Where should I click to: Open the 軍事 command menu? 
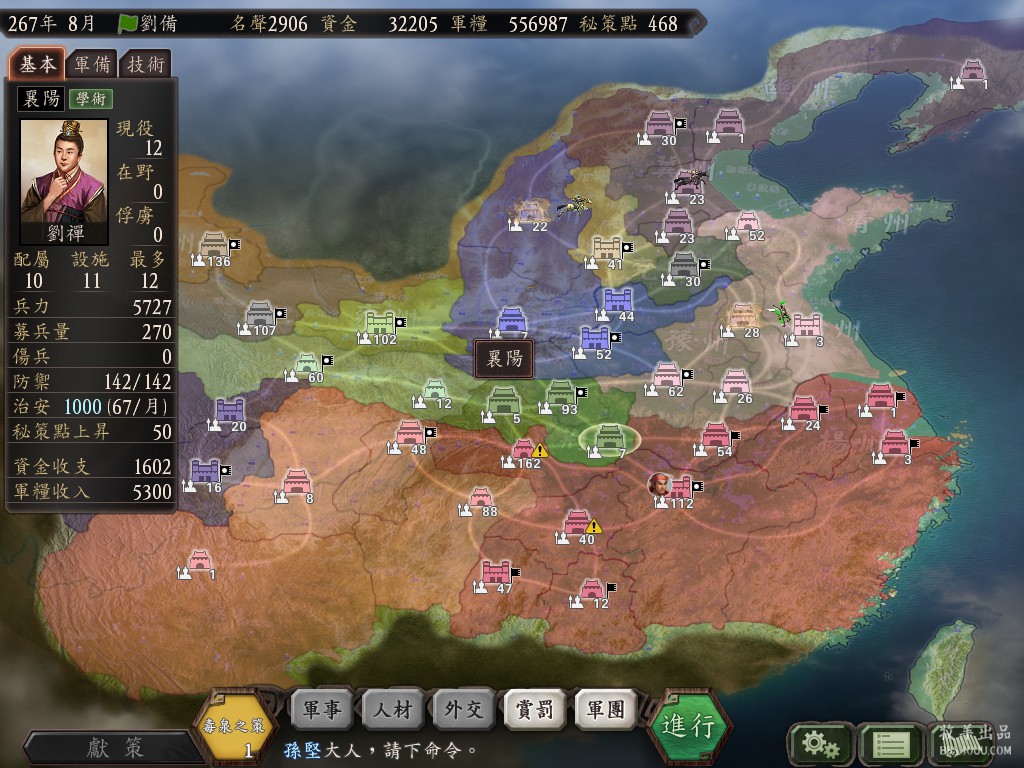(x=321, y=709)
